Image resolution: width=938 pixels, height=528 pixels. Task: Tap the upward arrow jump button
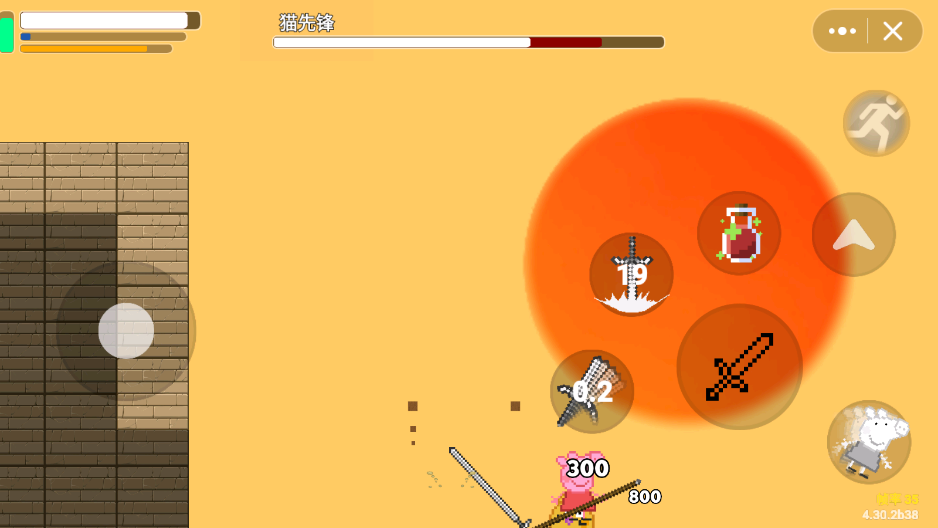(853, 235)
